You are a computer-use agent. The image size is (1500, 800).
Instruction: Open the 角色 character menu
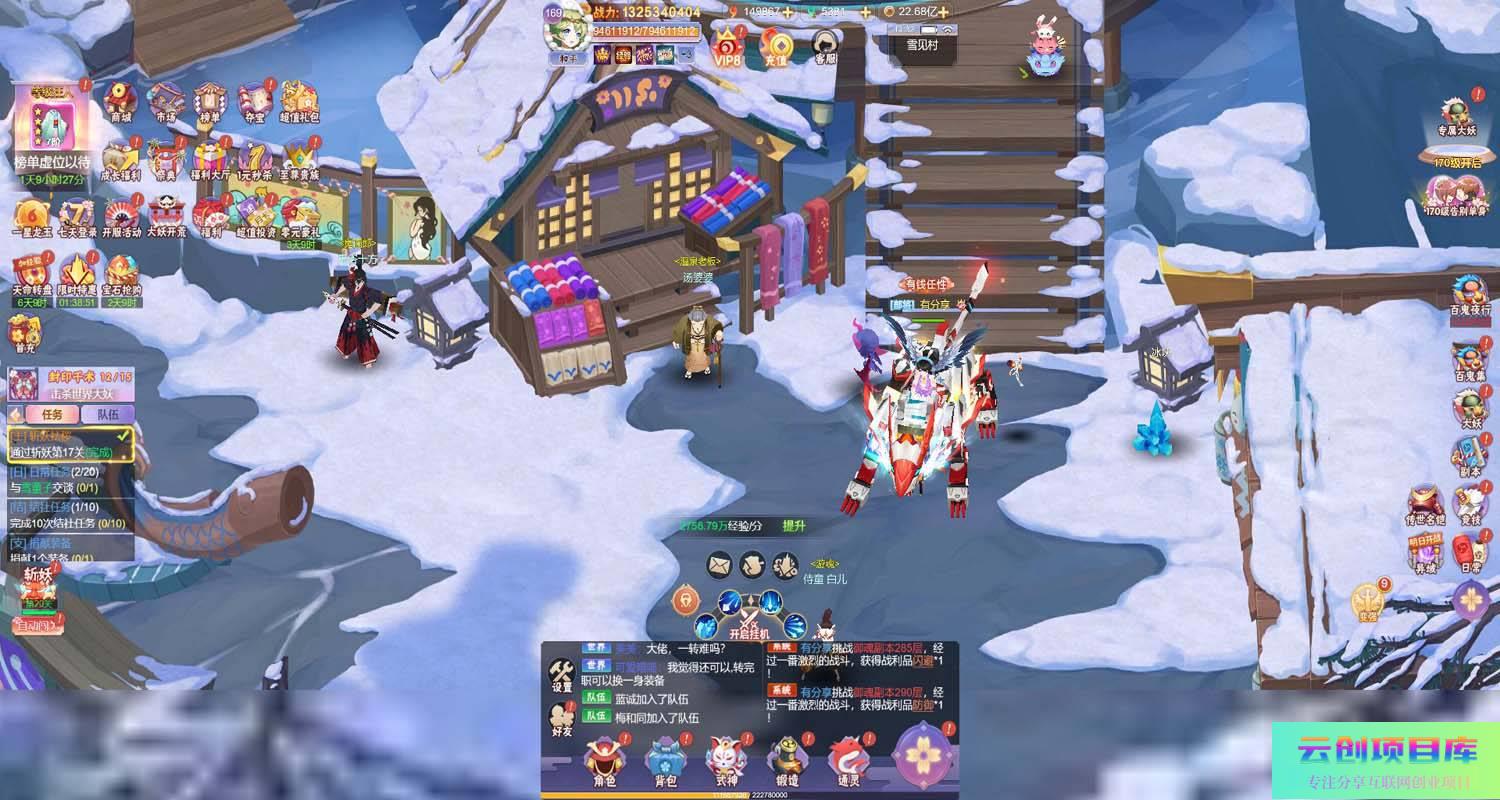[604, 762]
